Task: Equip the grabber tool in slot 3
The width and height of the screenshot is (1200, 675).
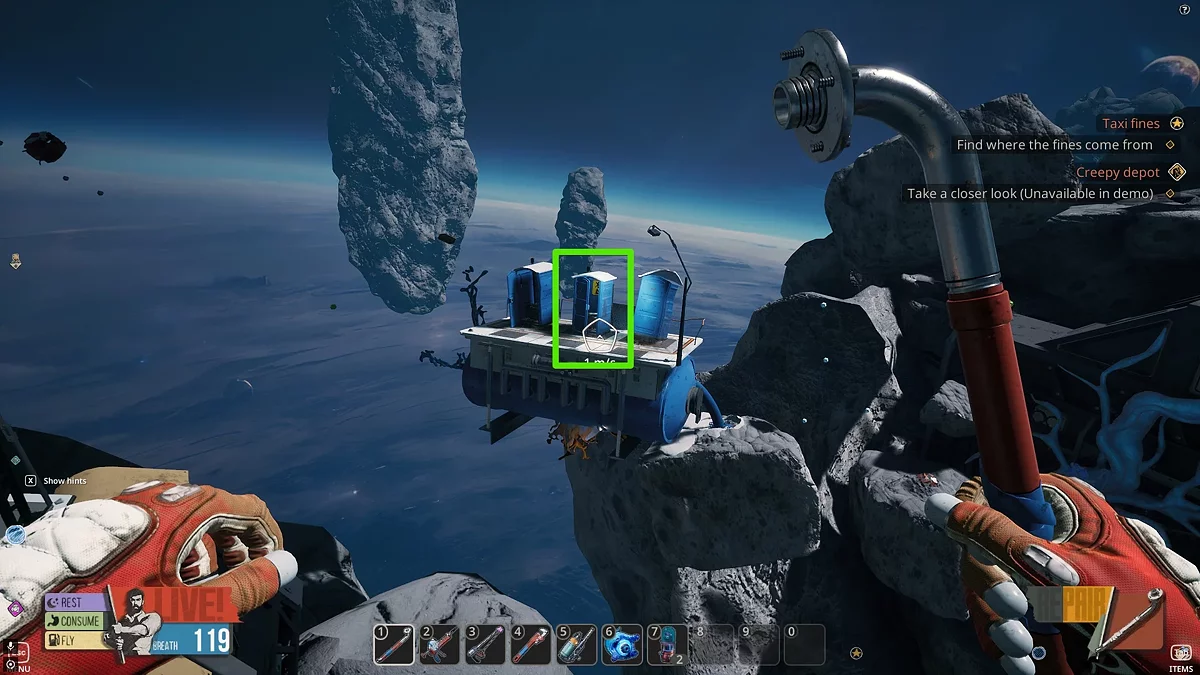Action: point(486,645)
